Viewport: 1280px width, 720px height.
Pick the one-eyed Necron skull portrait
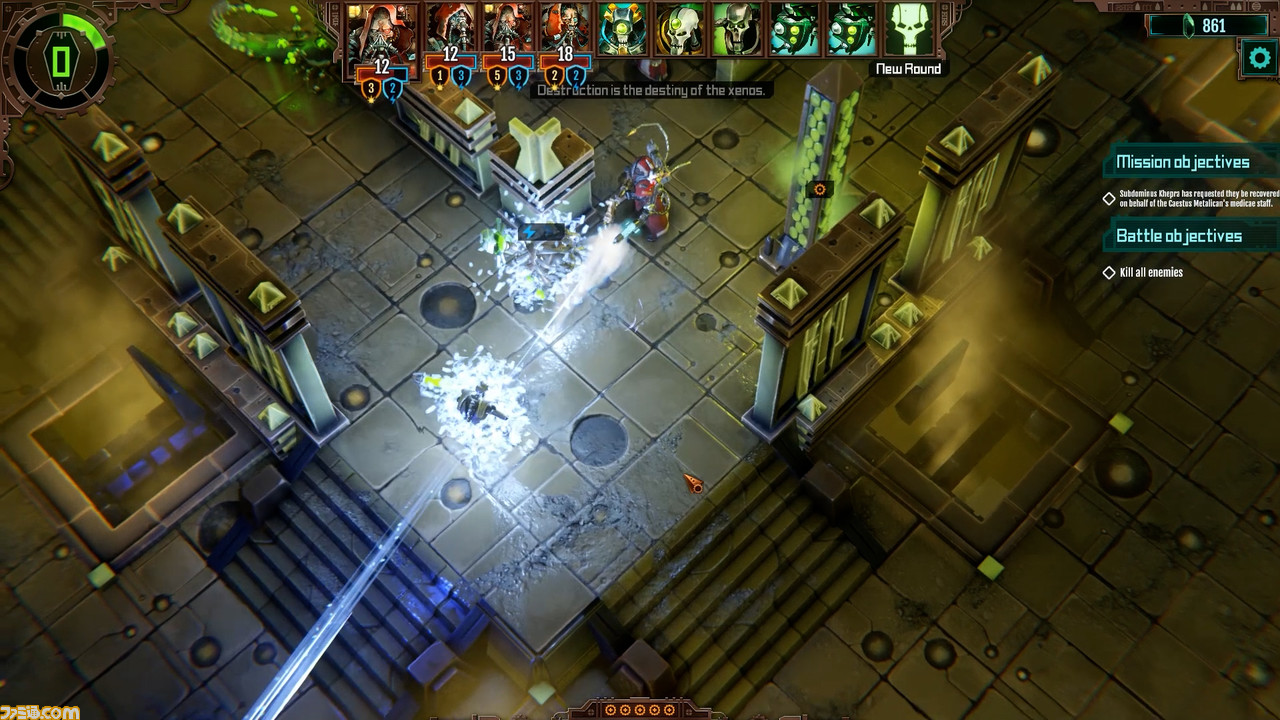click(680, 28)
